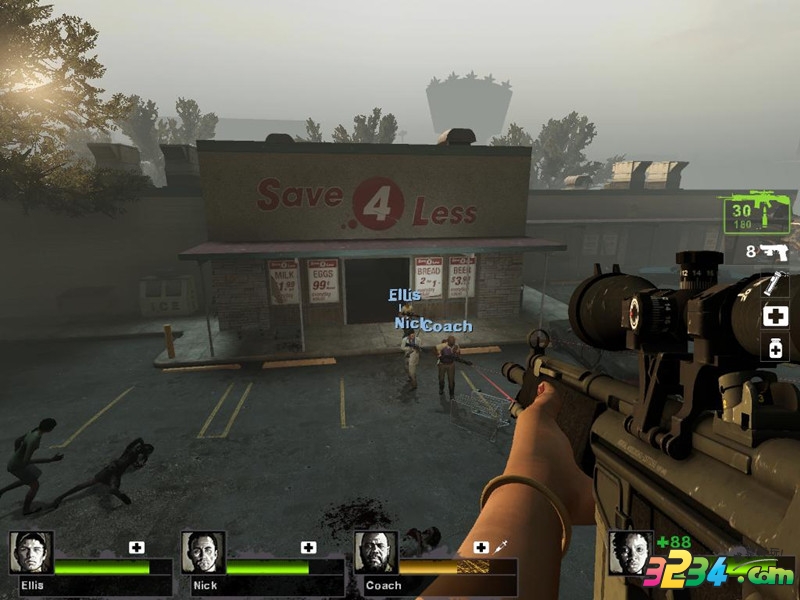This screenshot has height=600, width=800.
Task: Select the pipe bomb throwable slot
Action: (x=775, y=285)
